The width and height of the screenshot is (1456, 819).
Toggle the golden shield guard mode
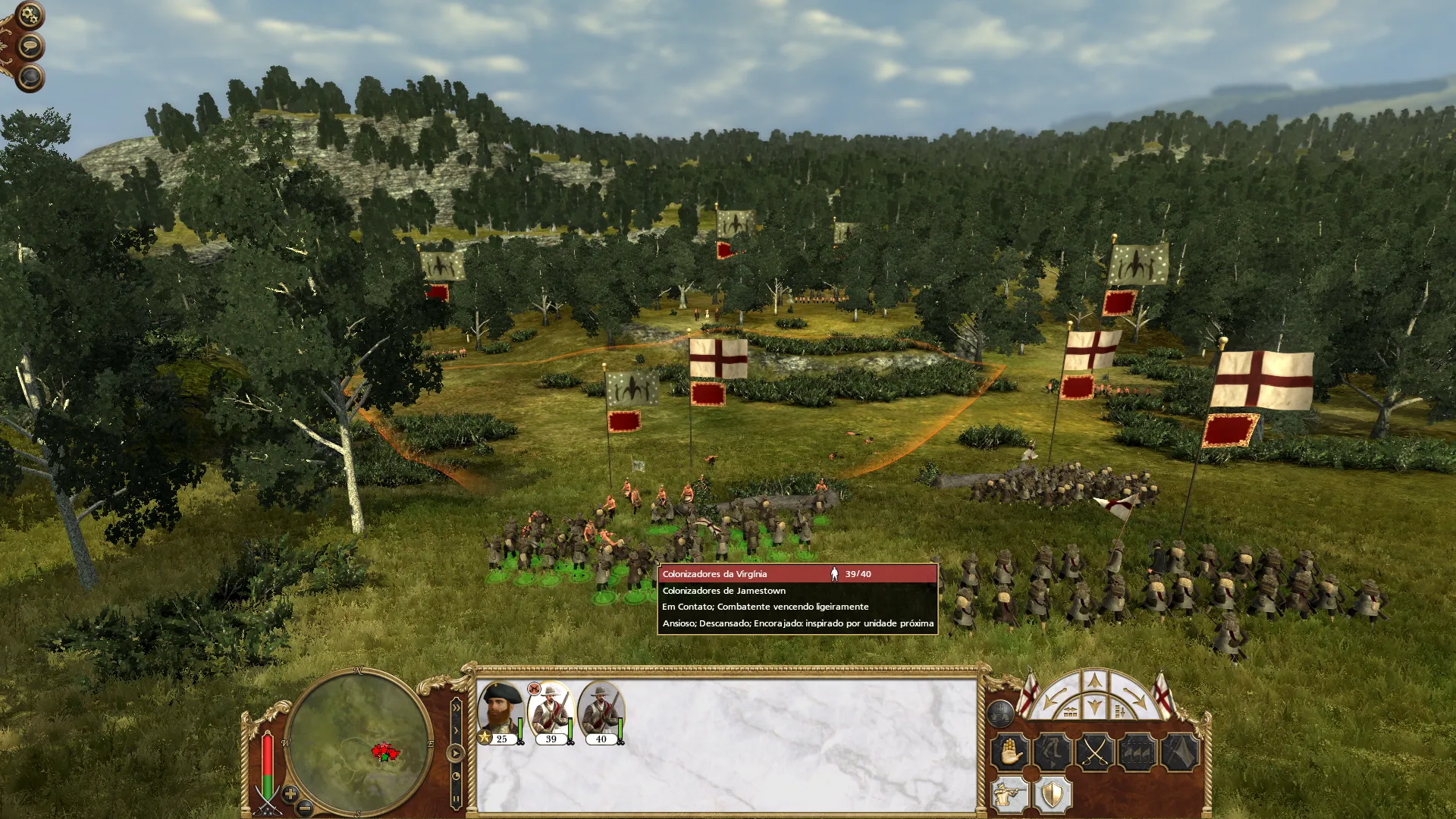pos(1053,795)
